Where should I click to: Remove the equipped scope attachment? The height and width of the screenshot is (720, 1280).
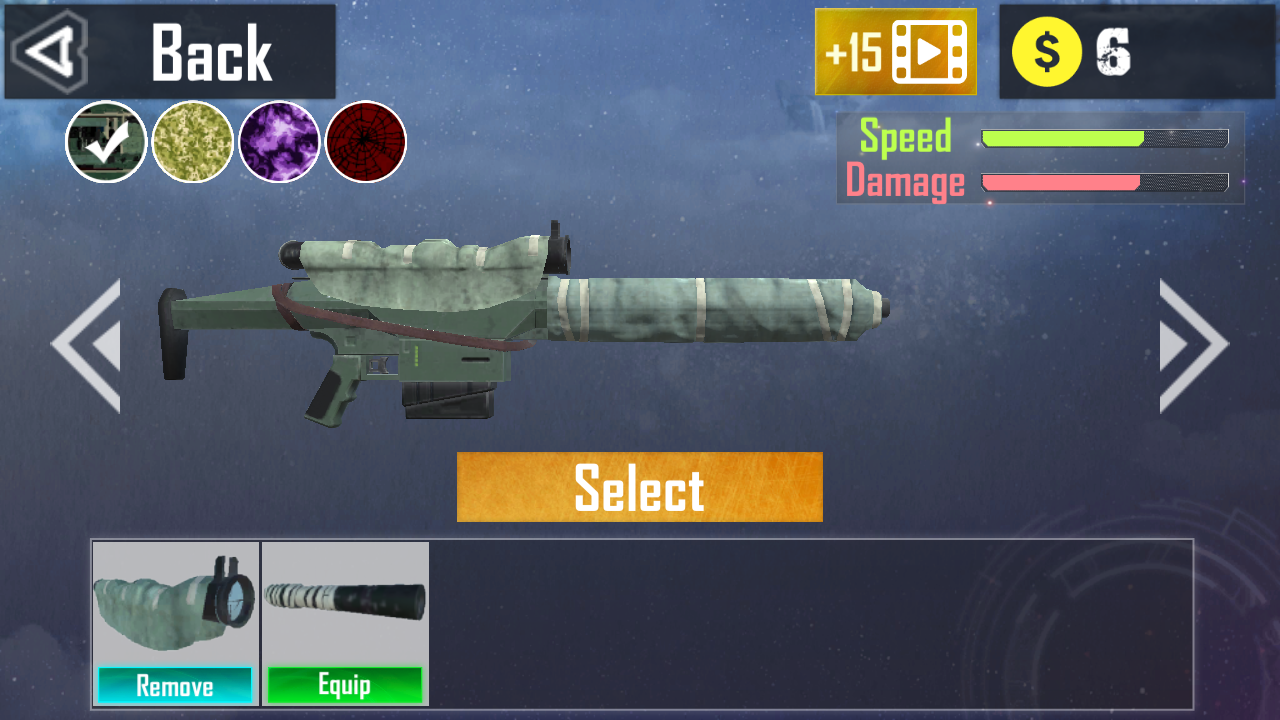(175, 686)
